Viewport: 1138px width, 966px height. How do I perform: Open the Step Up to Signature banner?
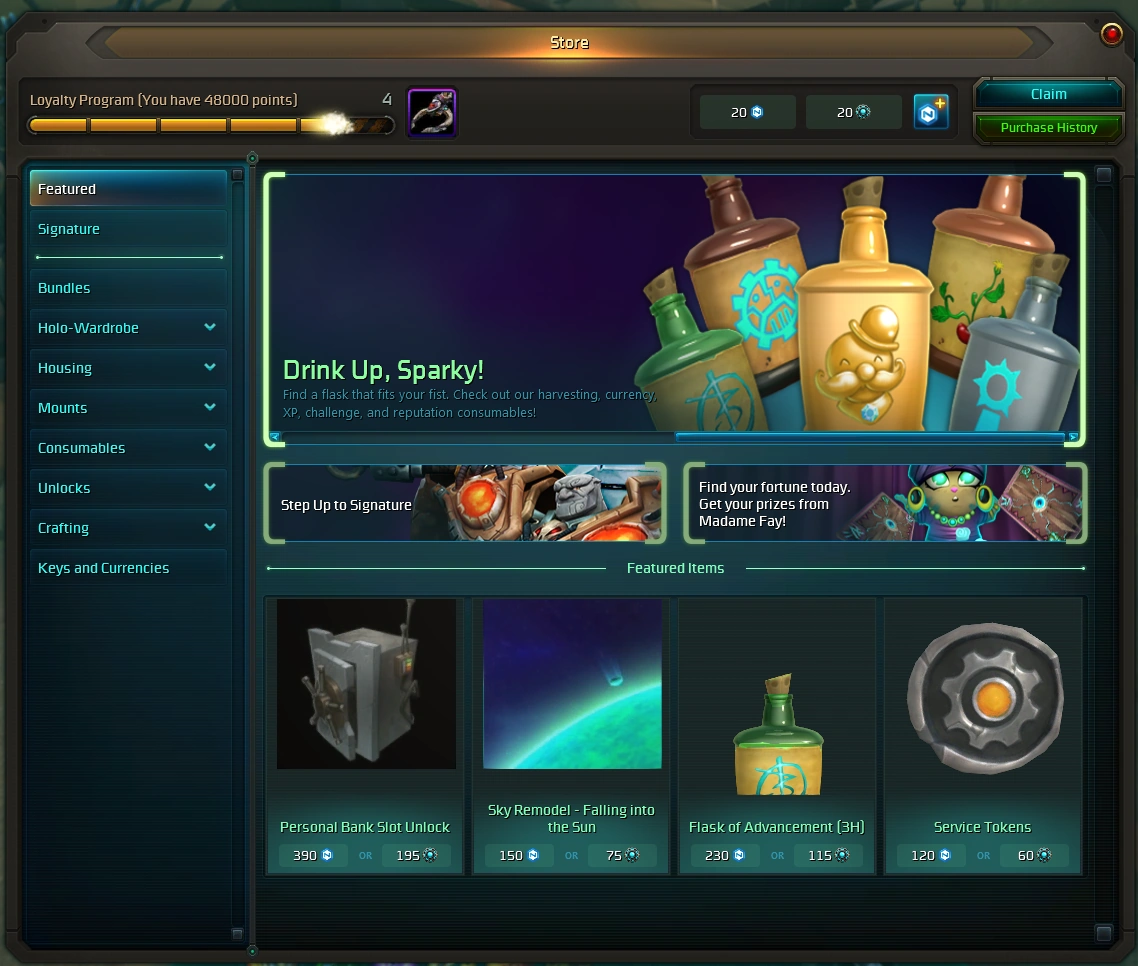pos(465,504)
